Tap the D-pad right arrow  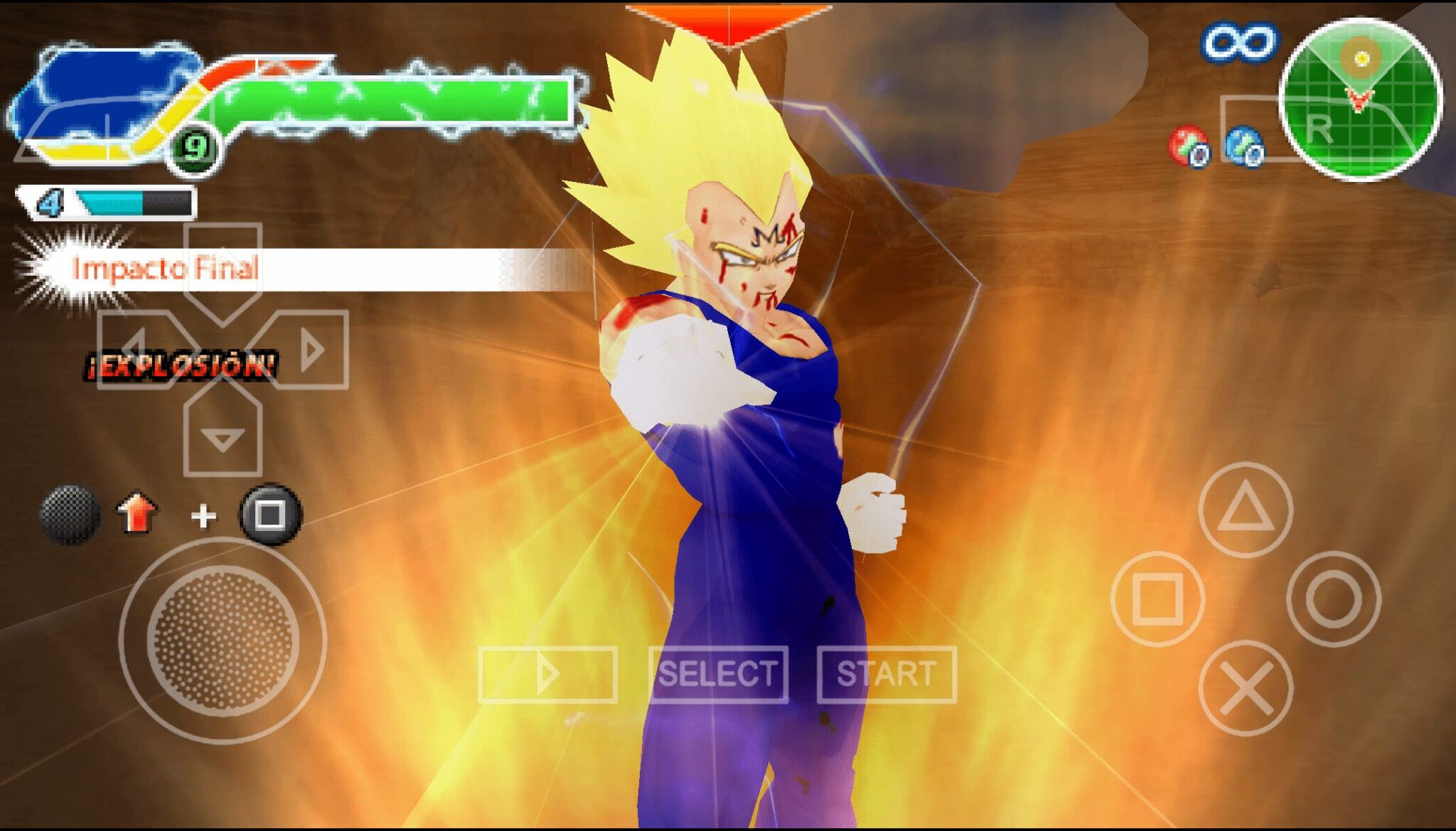click(x=309, y=350)
